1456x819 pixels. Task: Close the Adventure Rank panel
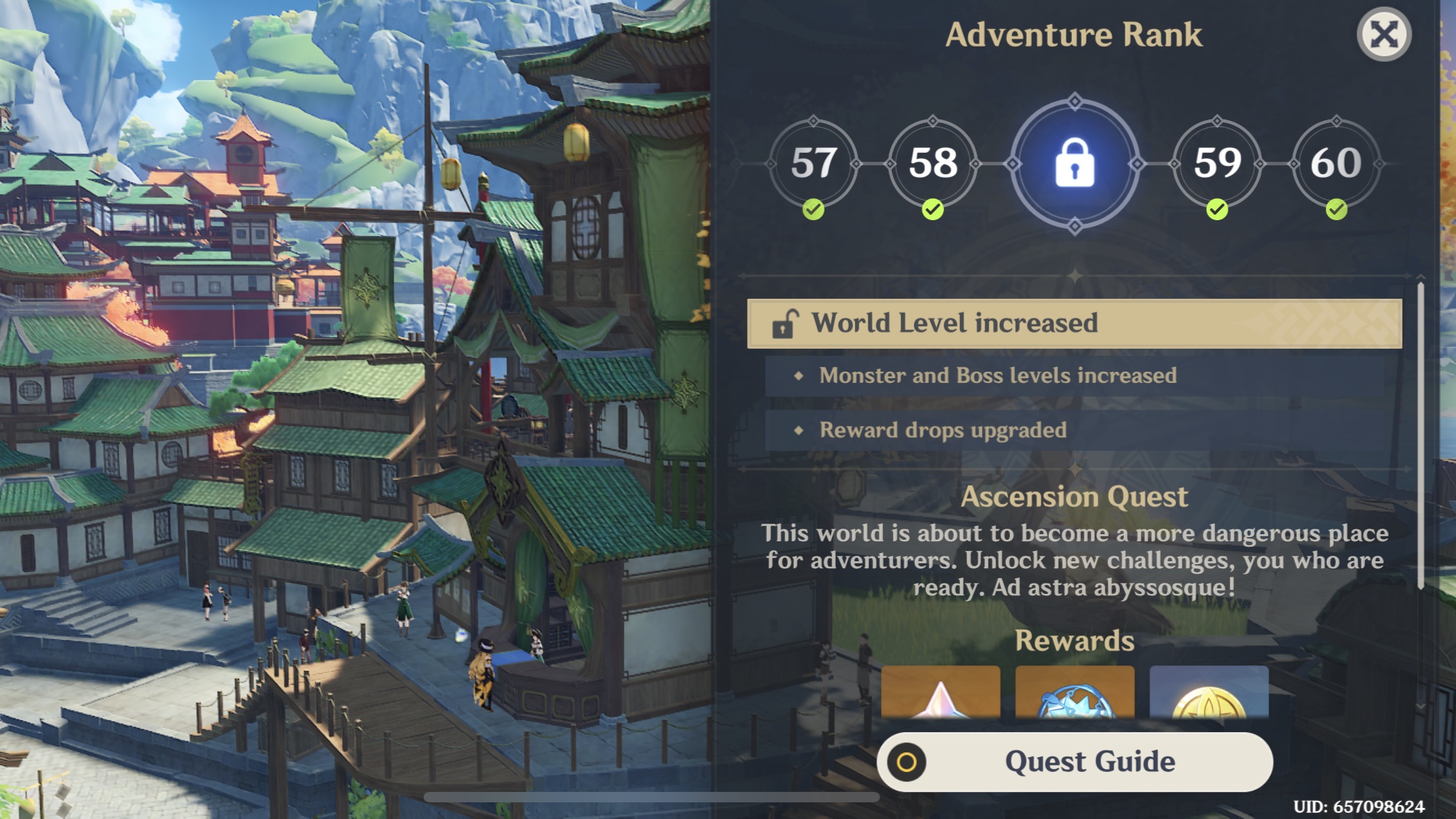pyautogui.click(x=1383, y=34)
